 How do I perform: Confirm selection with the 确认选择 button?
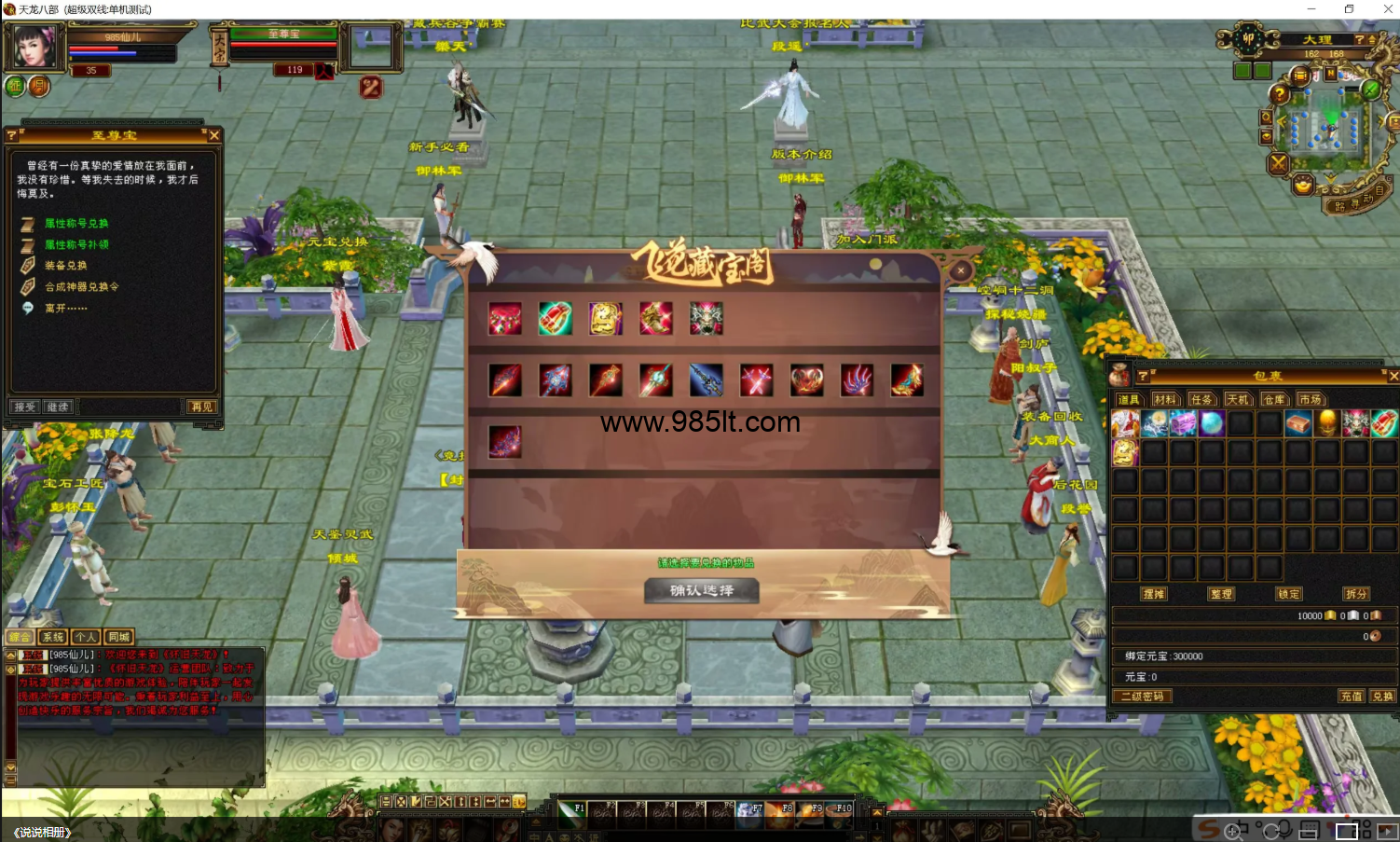[x=701, y=590]
